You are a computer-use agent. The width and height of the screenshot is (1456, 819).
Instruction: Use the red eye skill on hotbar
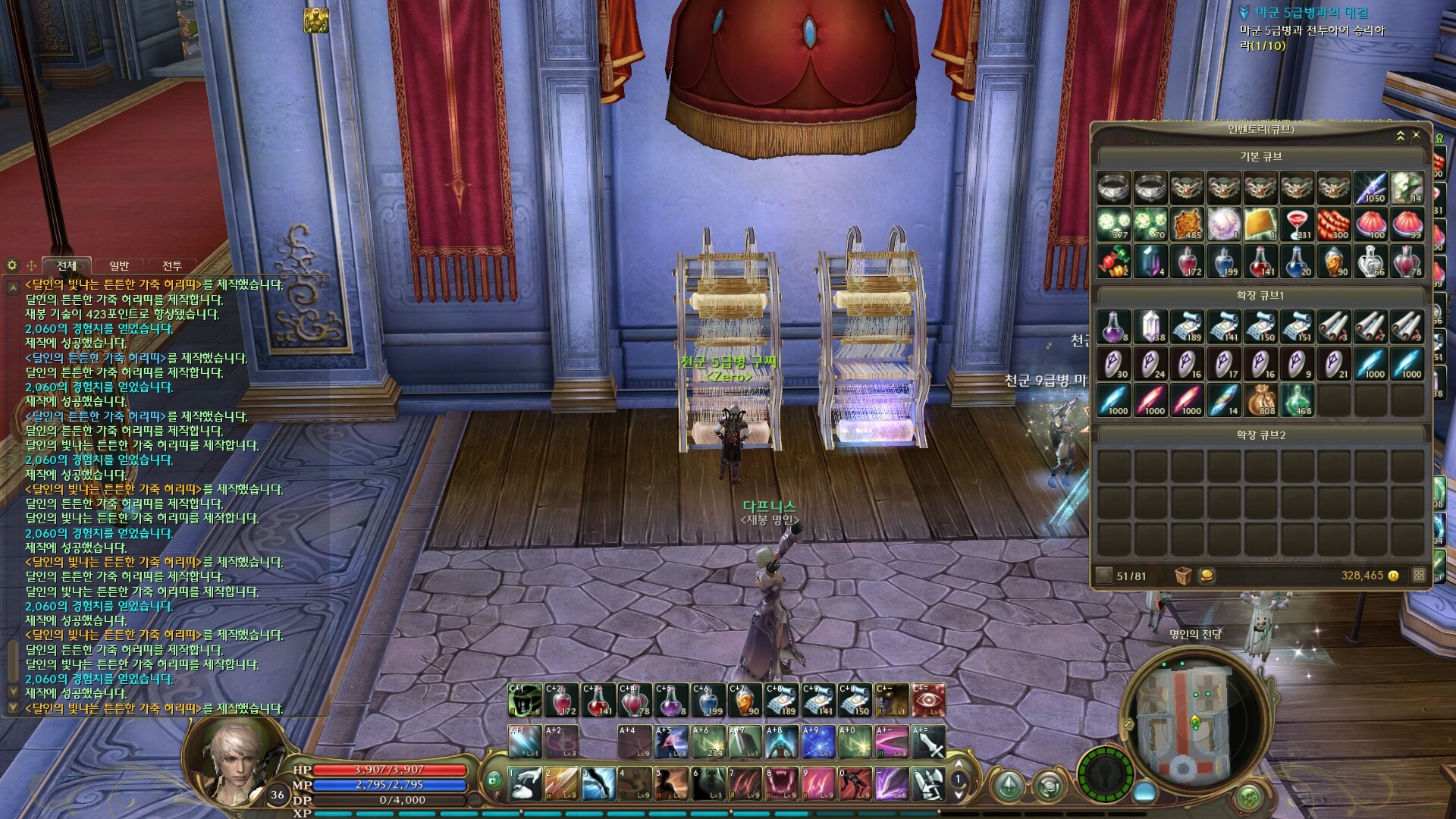click(x=928, y=700)
